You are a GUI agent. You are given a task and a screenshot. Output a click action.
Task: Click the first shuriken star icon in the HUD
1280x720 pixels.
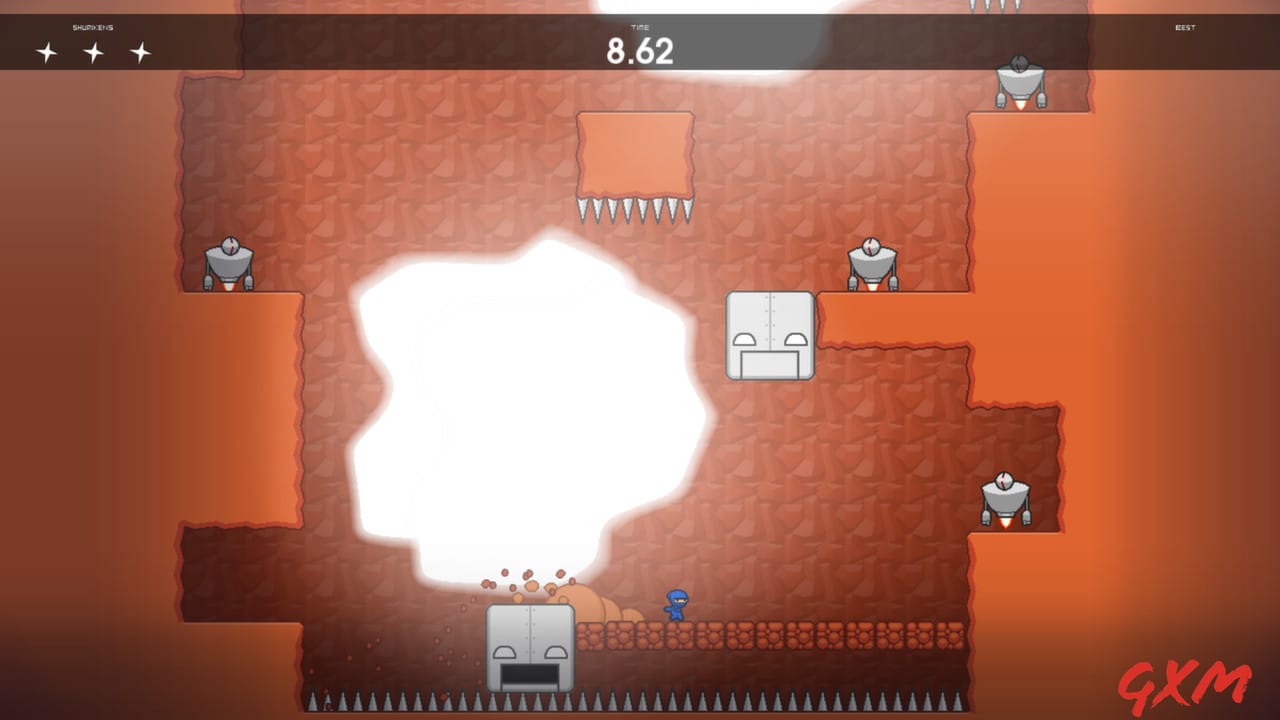(x=46, y=50)
